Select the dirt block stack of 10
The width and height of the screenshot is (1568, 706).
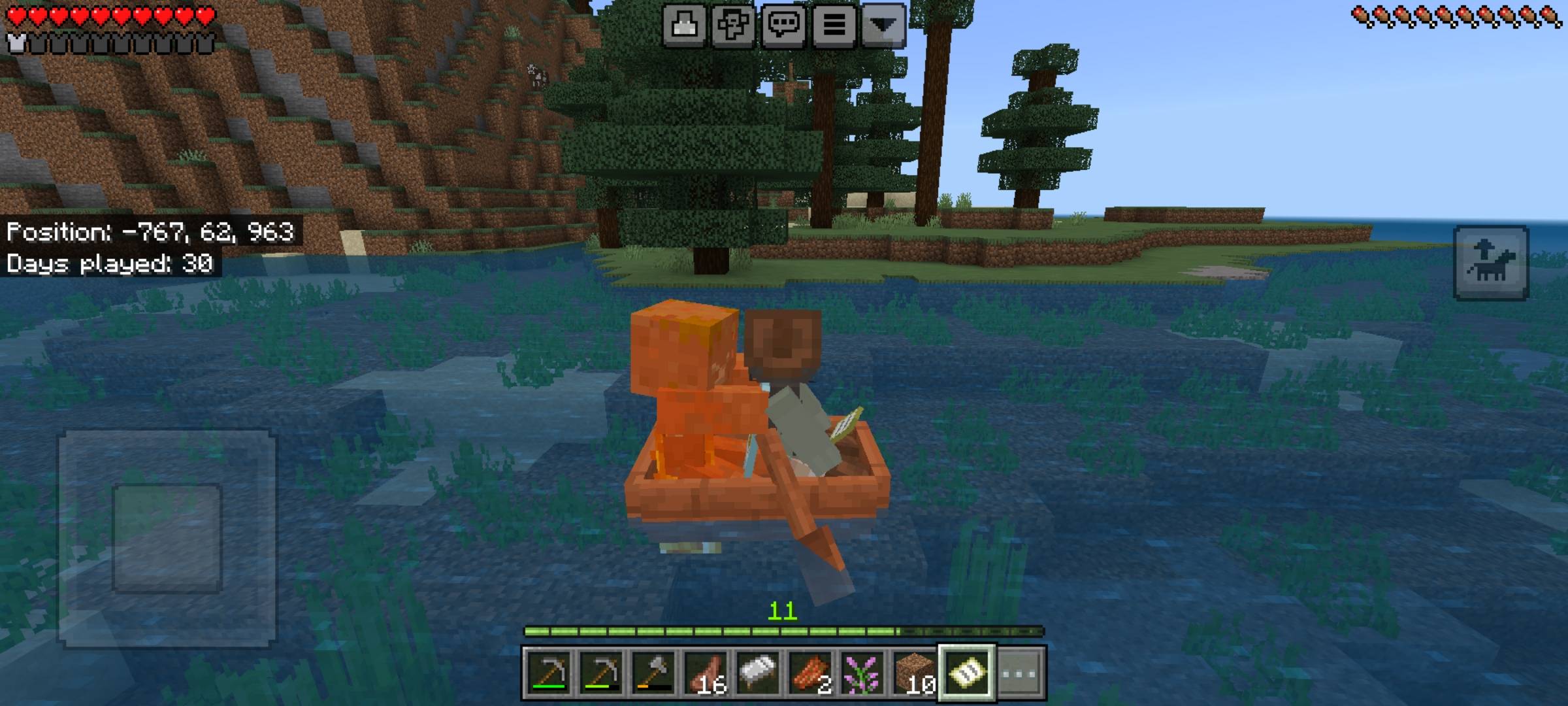[915, 673]
